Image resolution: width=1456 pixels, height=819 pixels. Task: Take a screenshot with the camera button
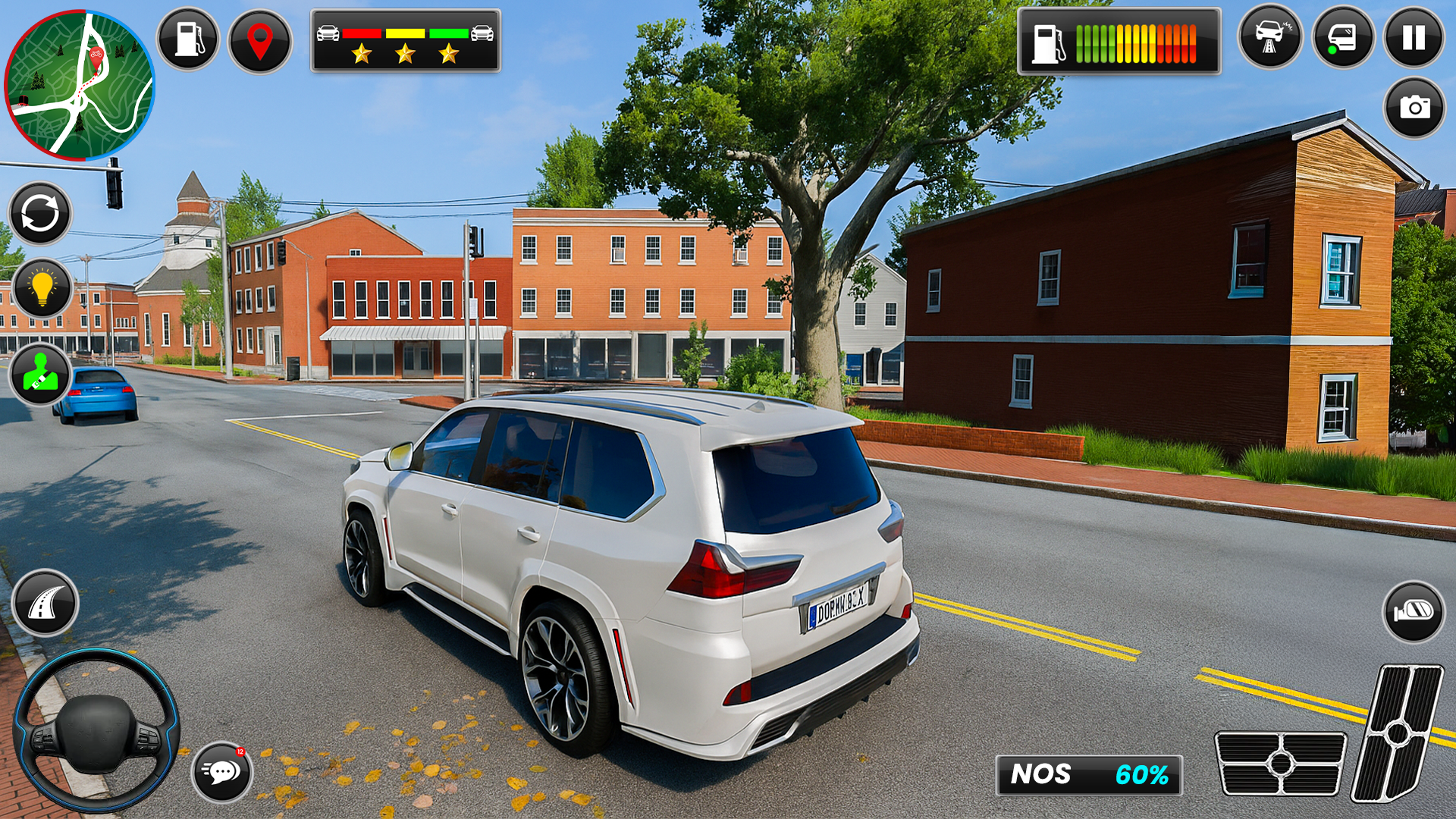[x=1414, y=108]
